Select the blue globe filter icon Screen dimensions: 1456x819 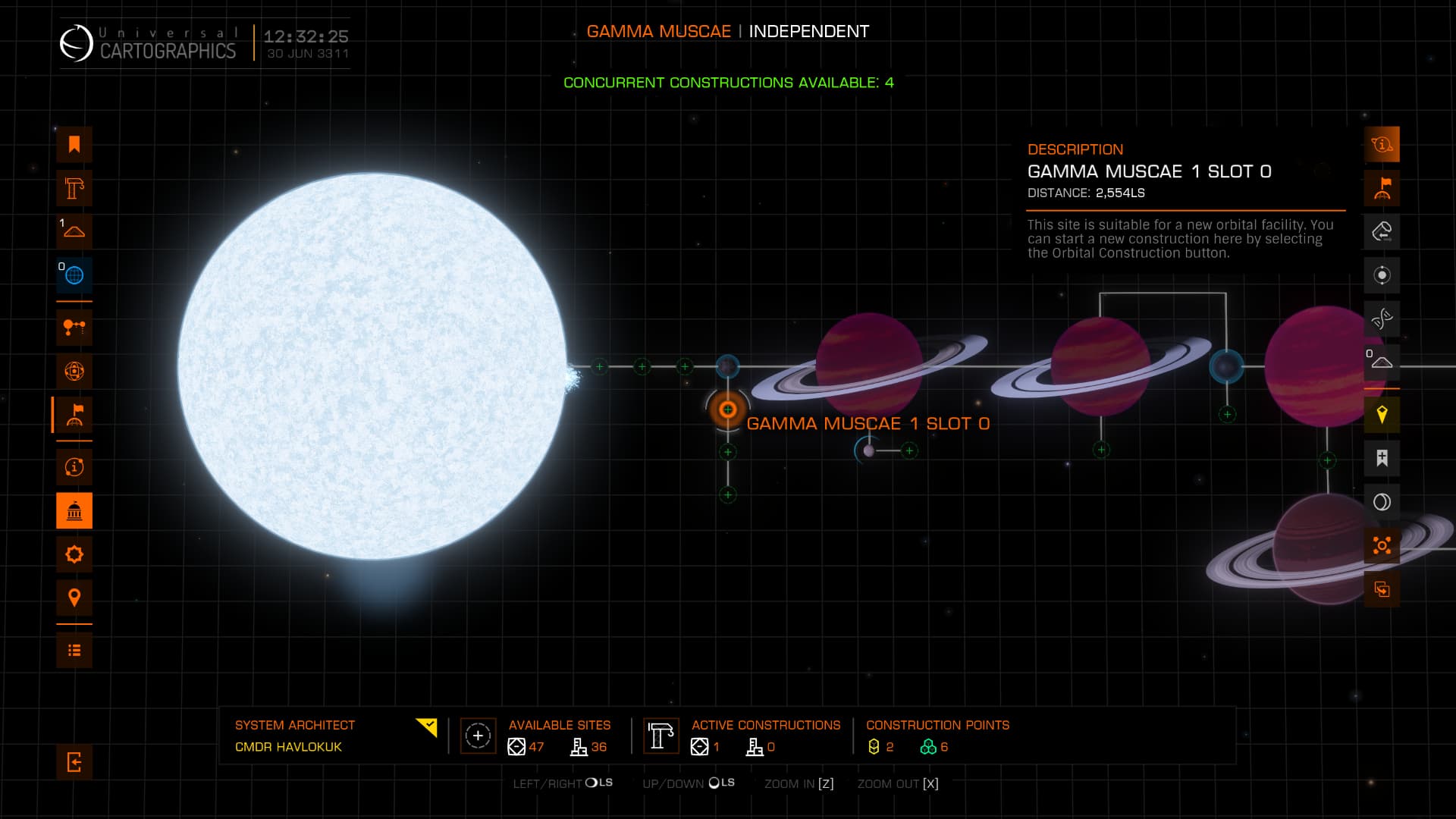(74, 275)
